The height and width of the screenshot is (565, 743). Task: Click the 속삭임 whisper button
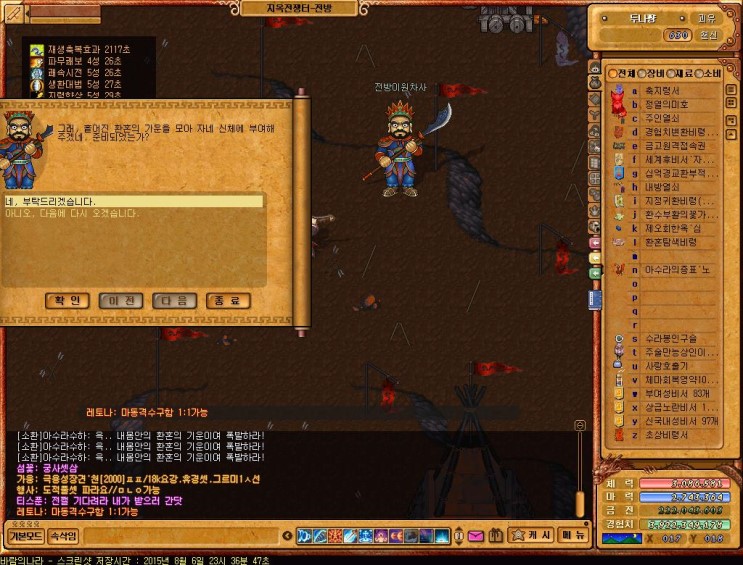pos(63,536)
